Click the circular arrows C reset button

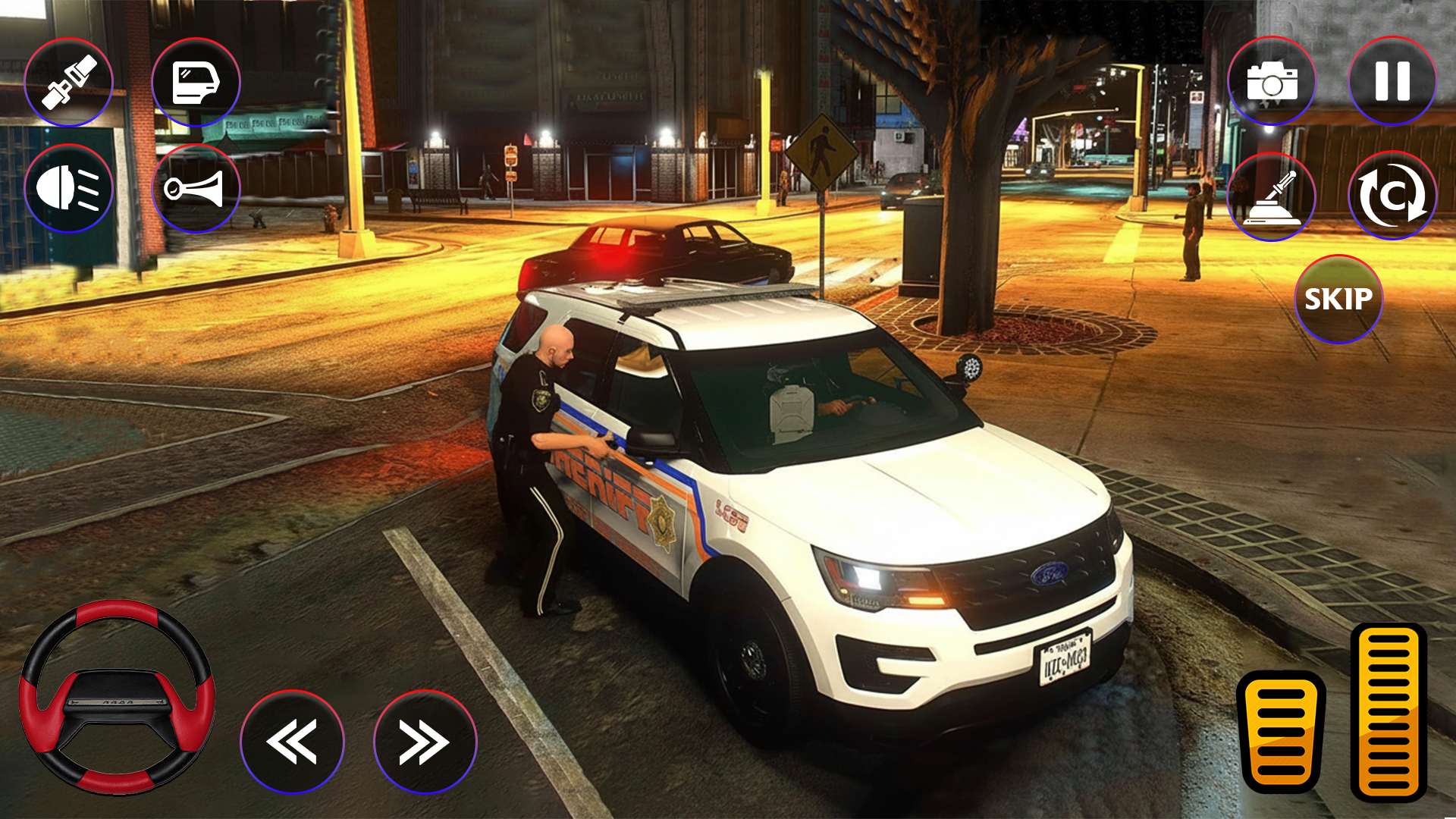[1392, 196]
